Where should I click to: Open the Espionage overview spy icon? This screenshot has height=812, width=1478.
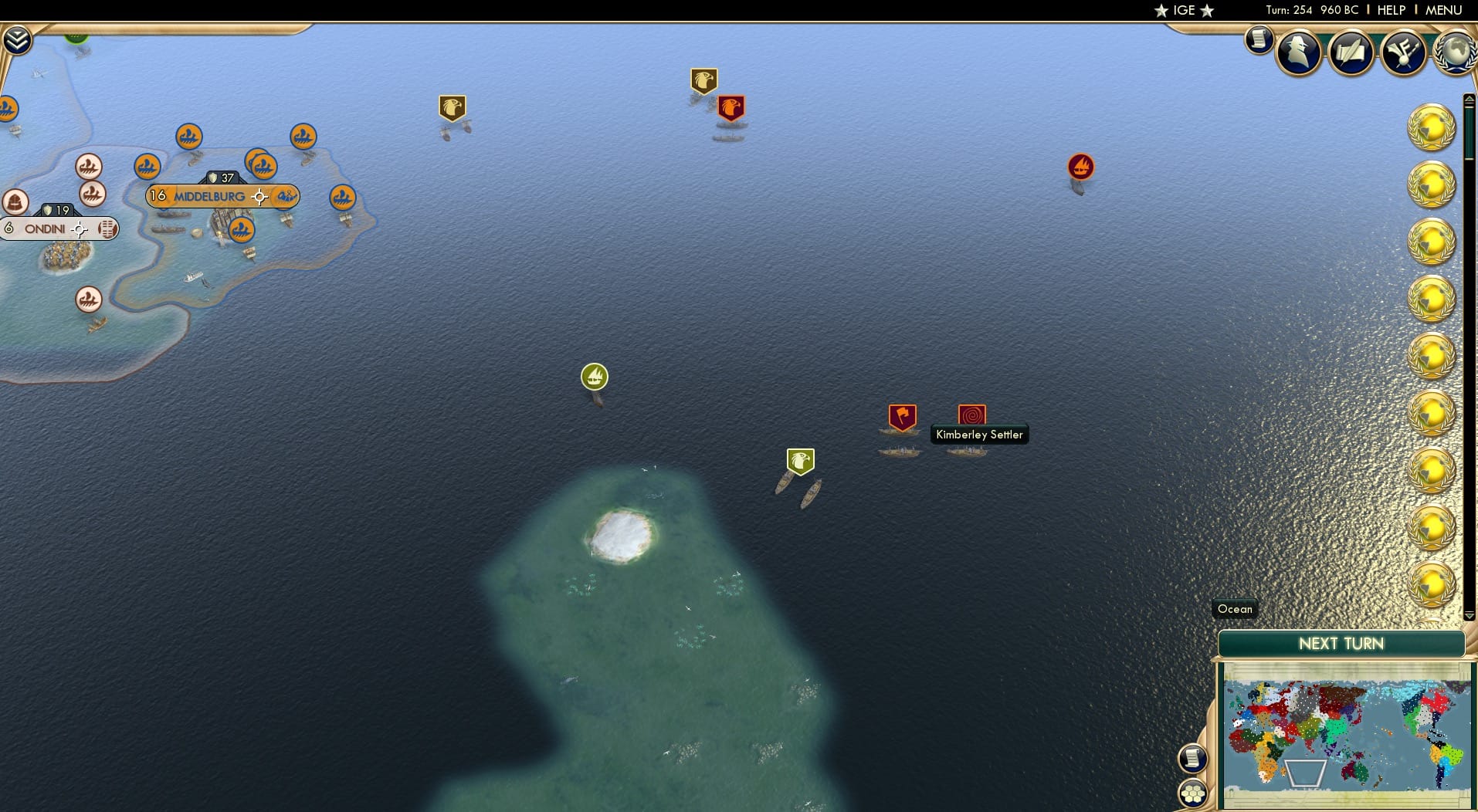click(1300, 52)
